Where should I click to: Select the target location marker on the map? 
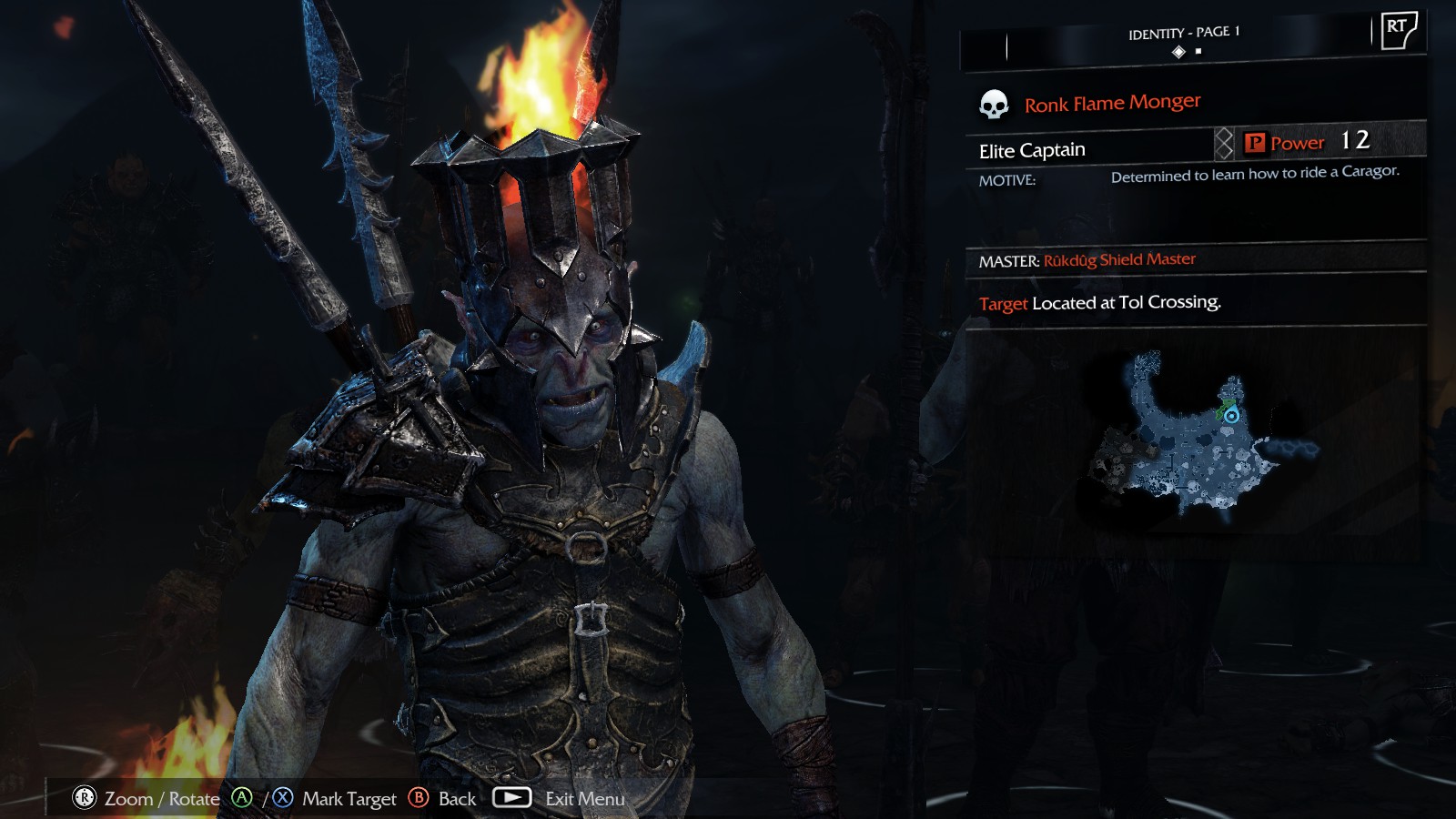click(x=1231, y=415)
